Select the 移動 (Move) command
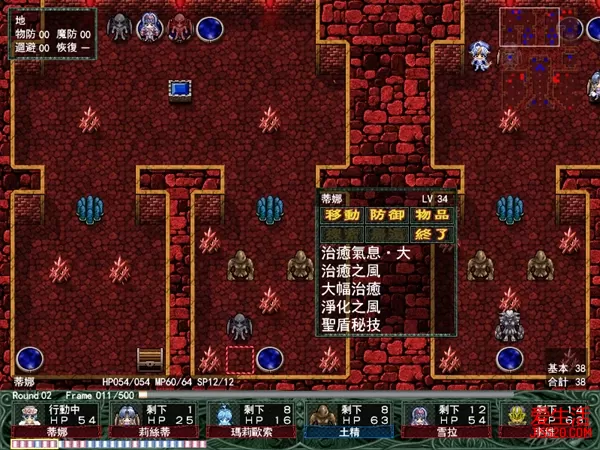The width and height of the screenshot is (600, 450). click(342, 215)
